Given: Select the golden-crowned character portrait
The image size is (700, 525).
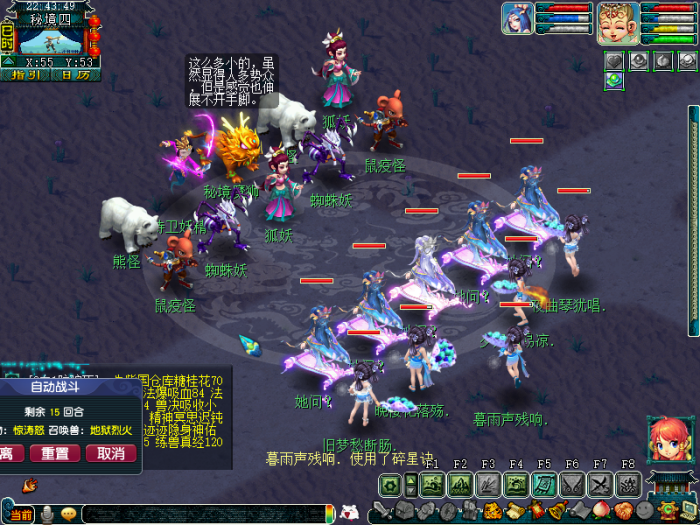Looking at the screenshot, I should click(x=618, y=22).
